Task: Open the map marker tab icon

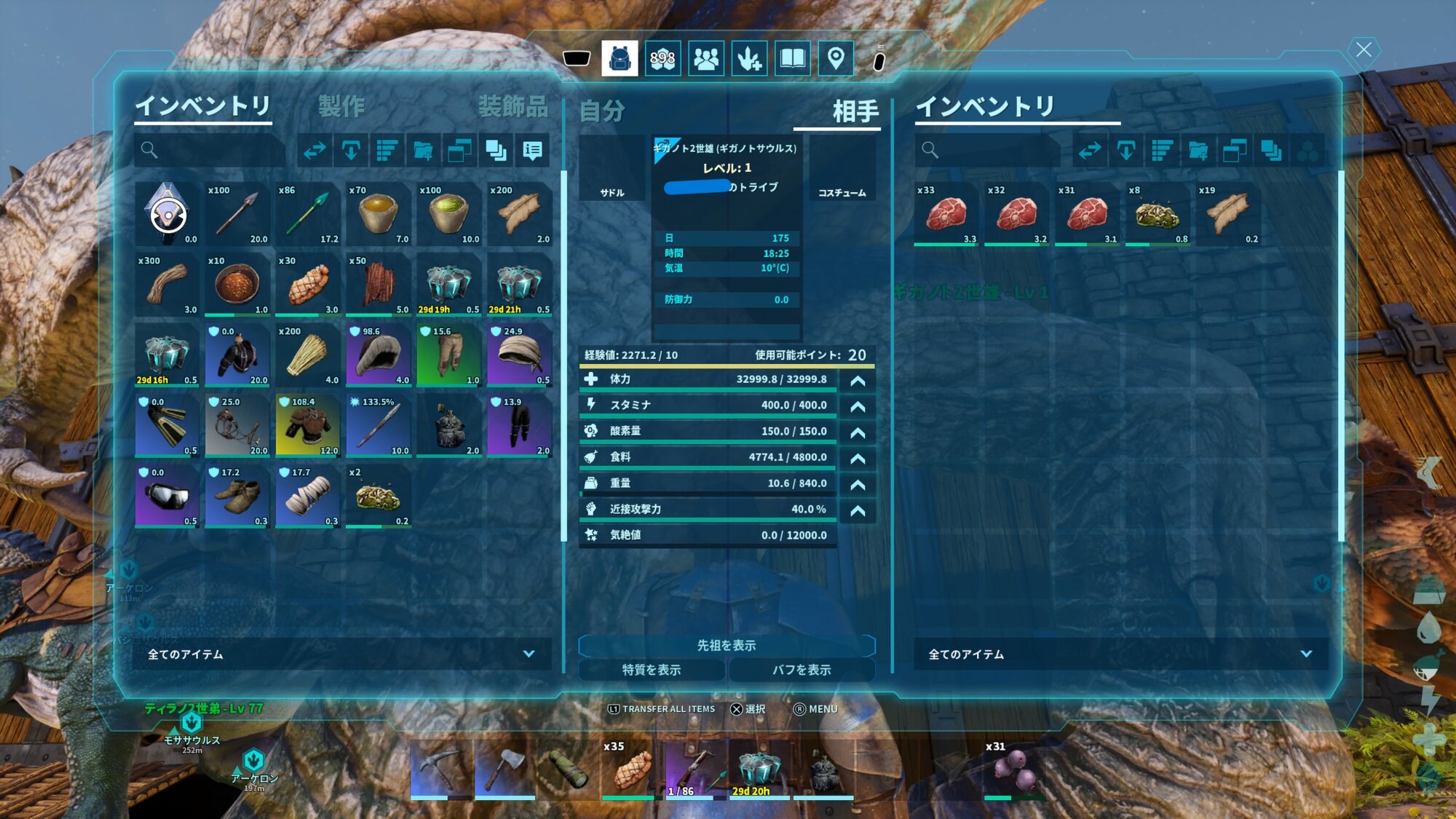Action: click(836, 58)
